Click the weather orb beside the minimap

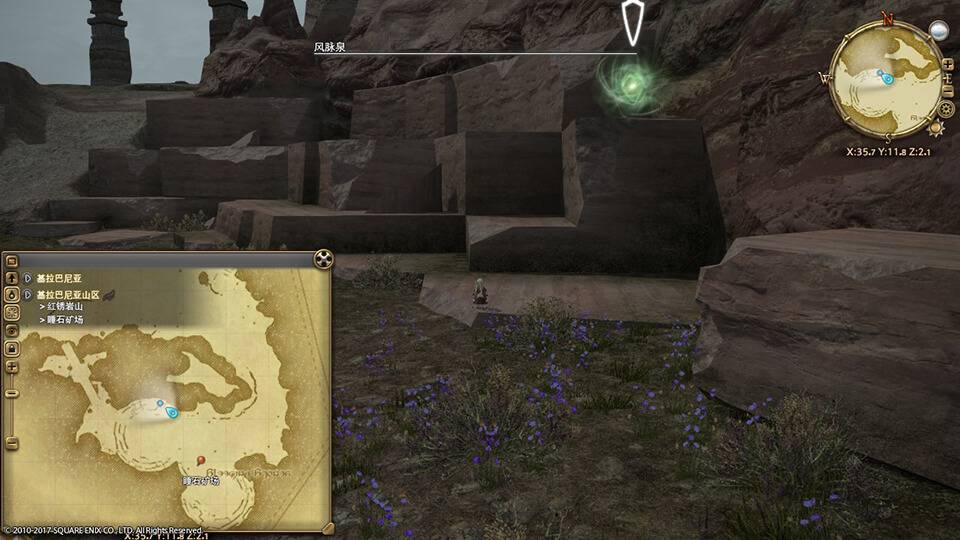tap(938, 31)
